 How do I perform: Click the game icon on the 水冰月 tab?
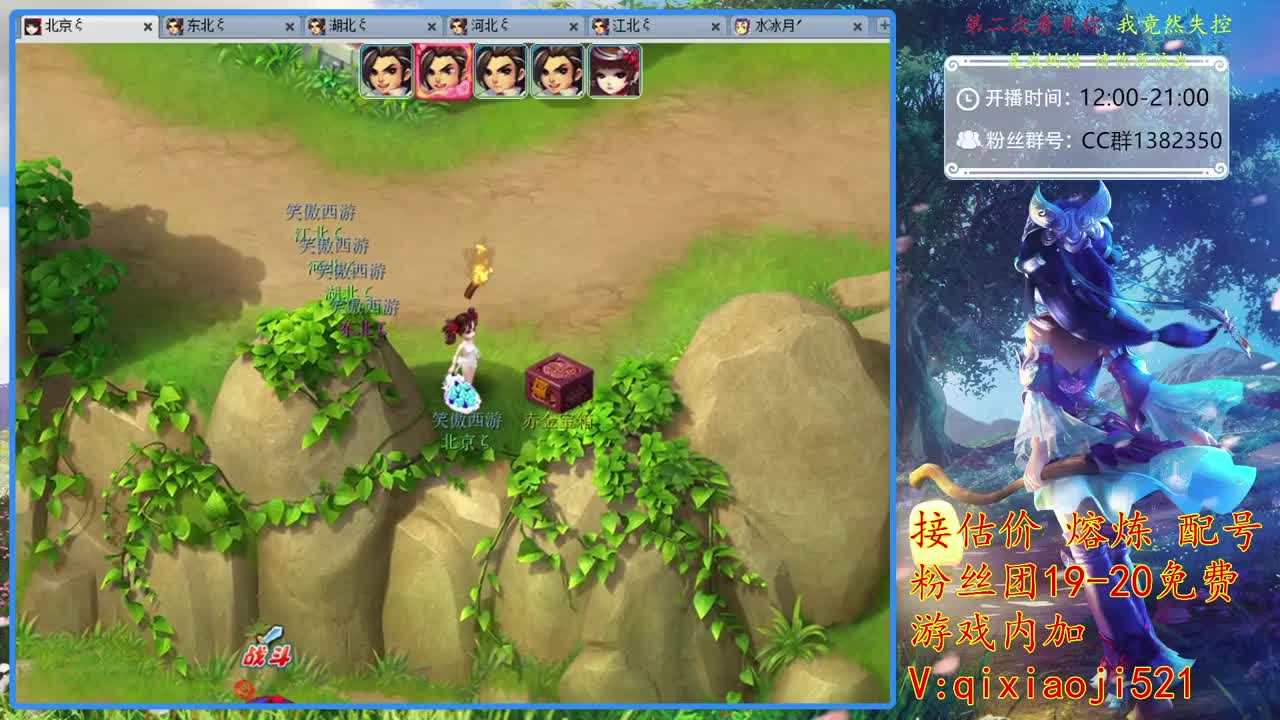tap(740, 28)
